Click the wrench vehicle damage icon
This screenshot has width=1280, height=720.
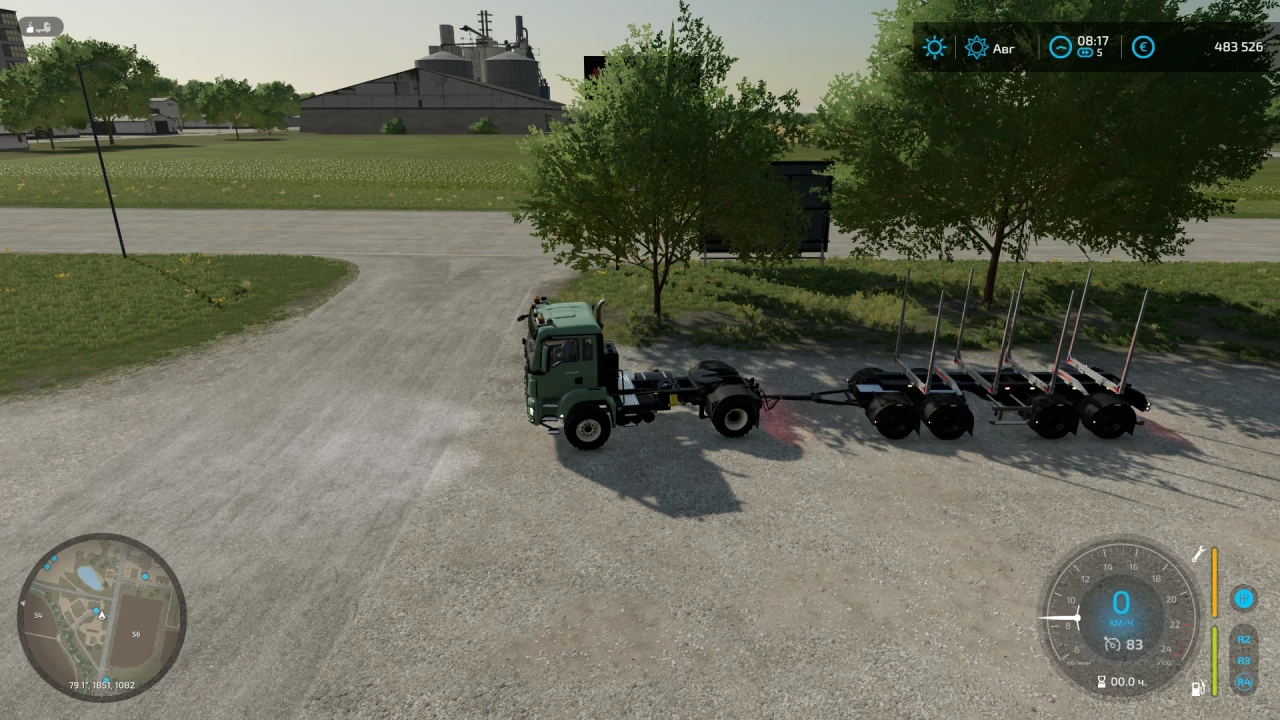[1198, 555]
